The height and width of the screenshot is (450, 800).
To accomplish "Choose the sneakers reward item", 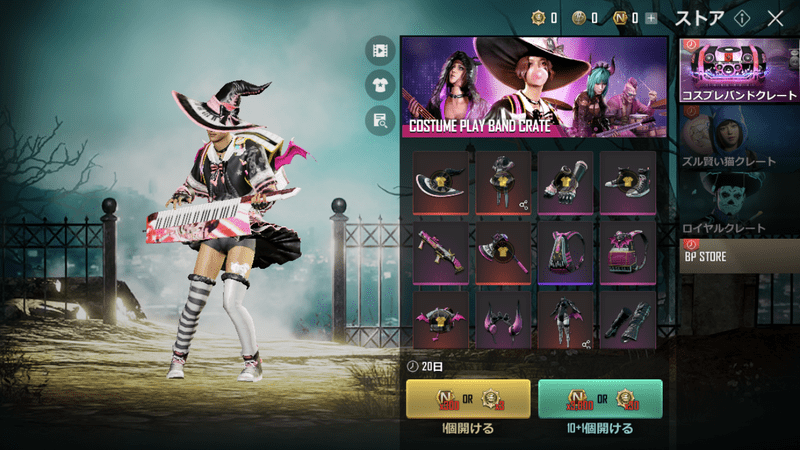I will pos(627,182).
